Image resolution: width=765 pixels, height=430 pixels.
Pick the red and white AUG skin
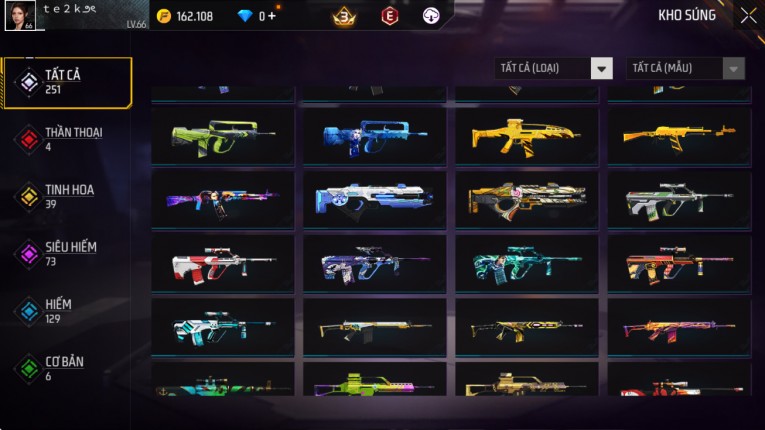(x=222, y=264)
